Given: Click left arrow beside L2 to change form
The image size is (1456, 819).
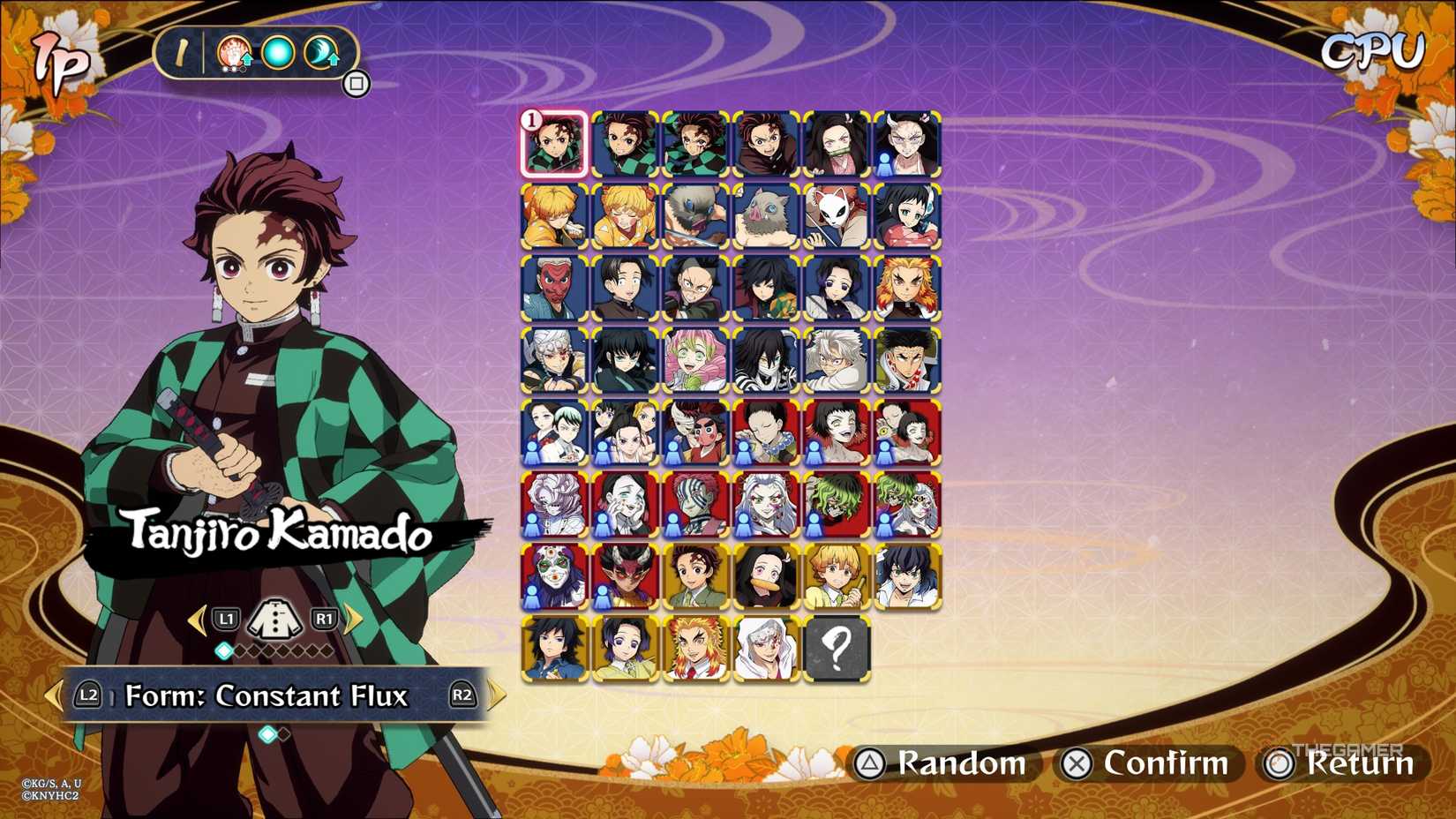Looking at the screenshot, I should 53,696.
